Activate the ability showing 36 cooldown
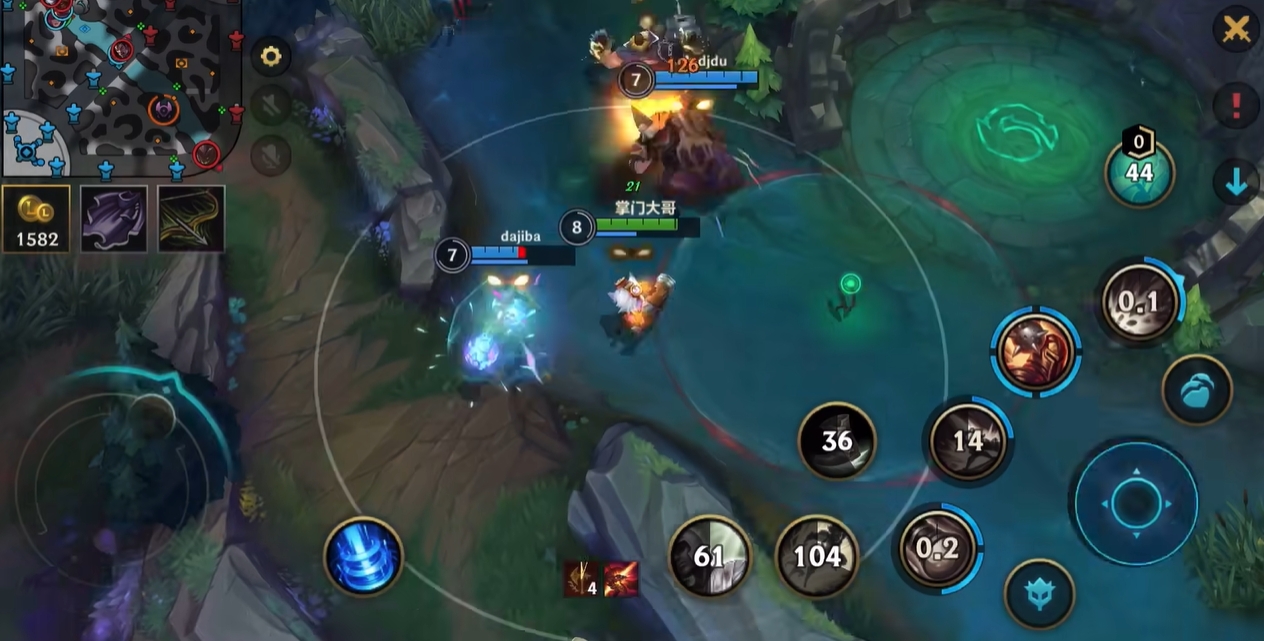Screen dimensions: 1264x641 coord(836,441)
